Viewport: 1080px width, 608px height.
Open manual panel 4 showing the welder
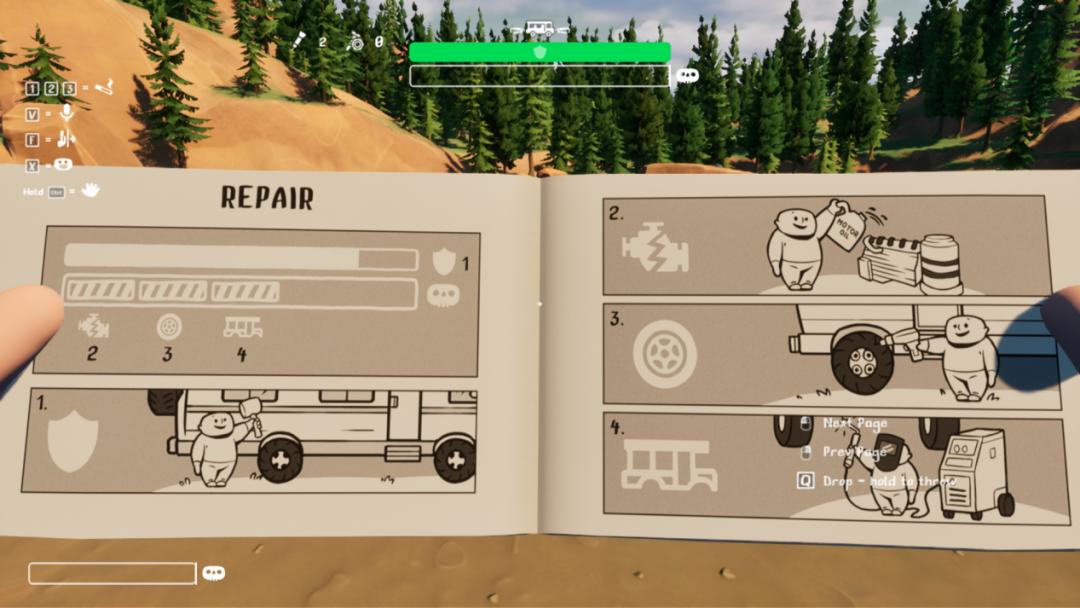(x=824, y=467)
